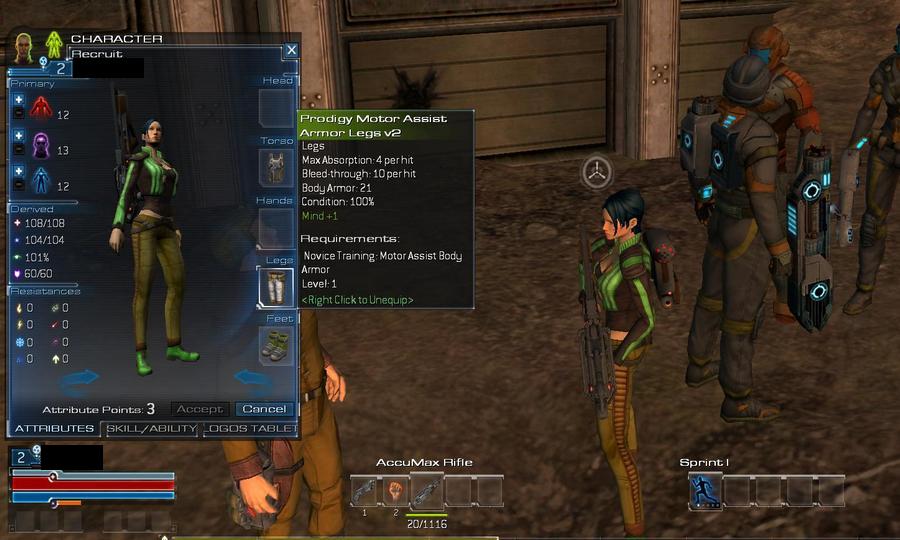900x540 pixels.
Task: Close the Character window
Action: (x=290, y=49)
